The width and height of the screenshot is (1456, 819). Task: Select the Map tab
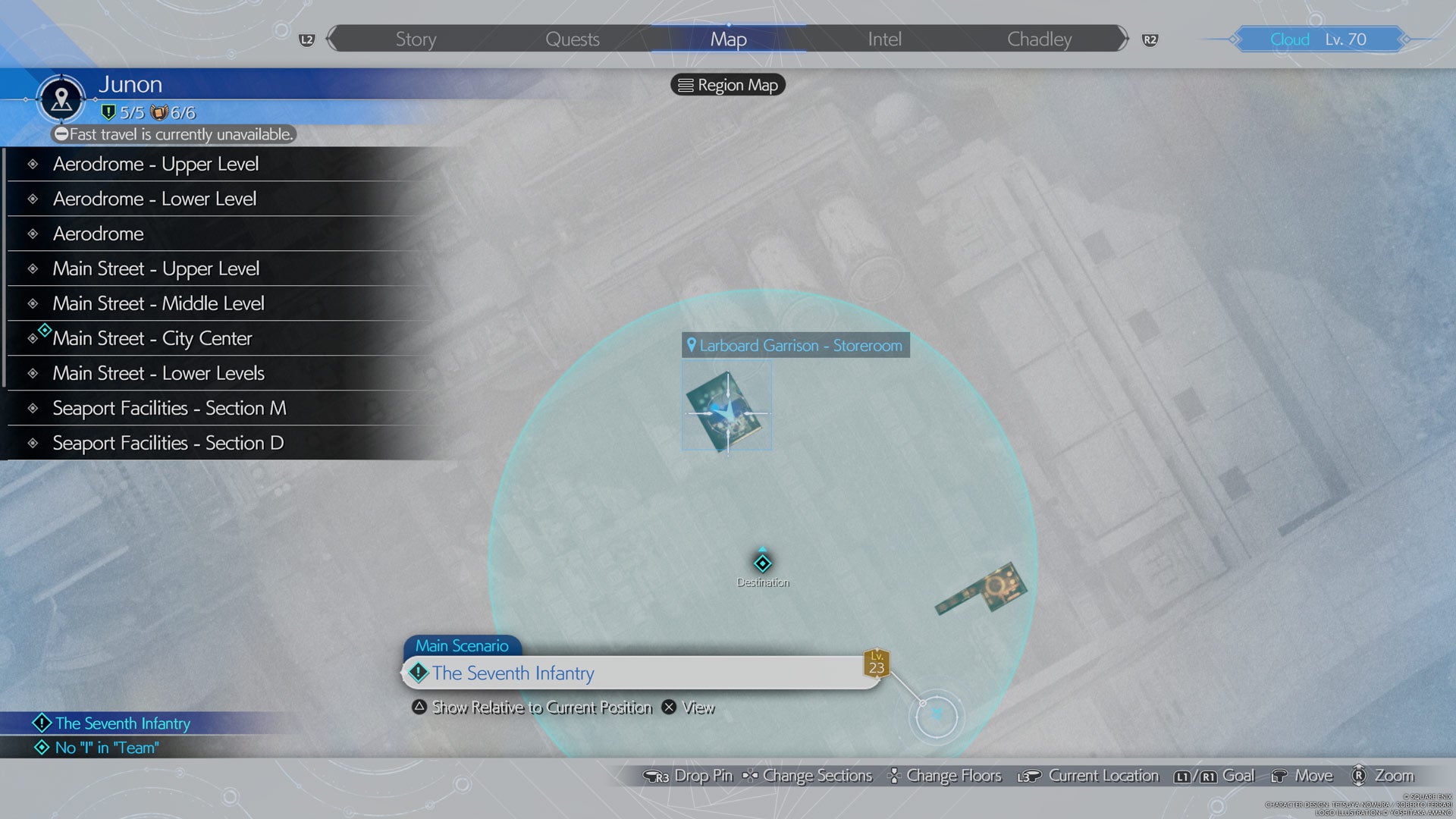tap(728, 39)
